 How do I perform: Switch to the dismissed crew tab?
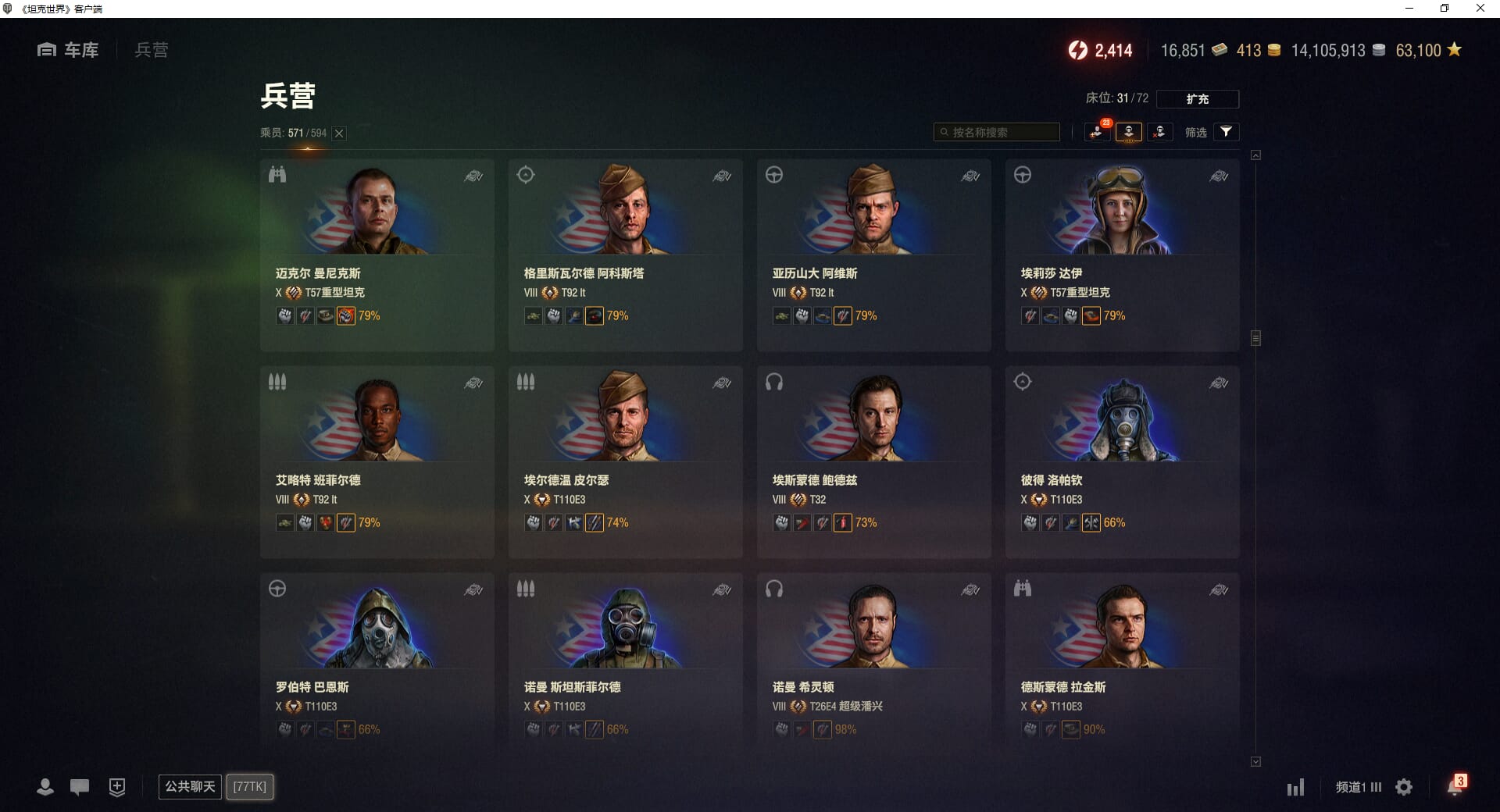point(1159,132)
